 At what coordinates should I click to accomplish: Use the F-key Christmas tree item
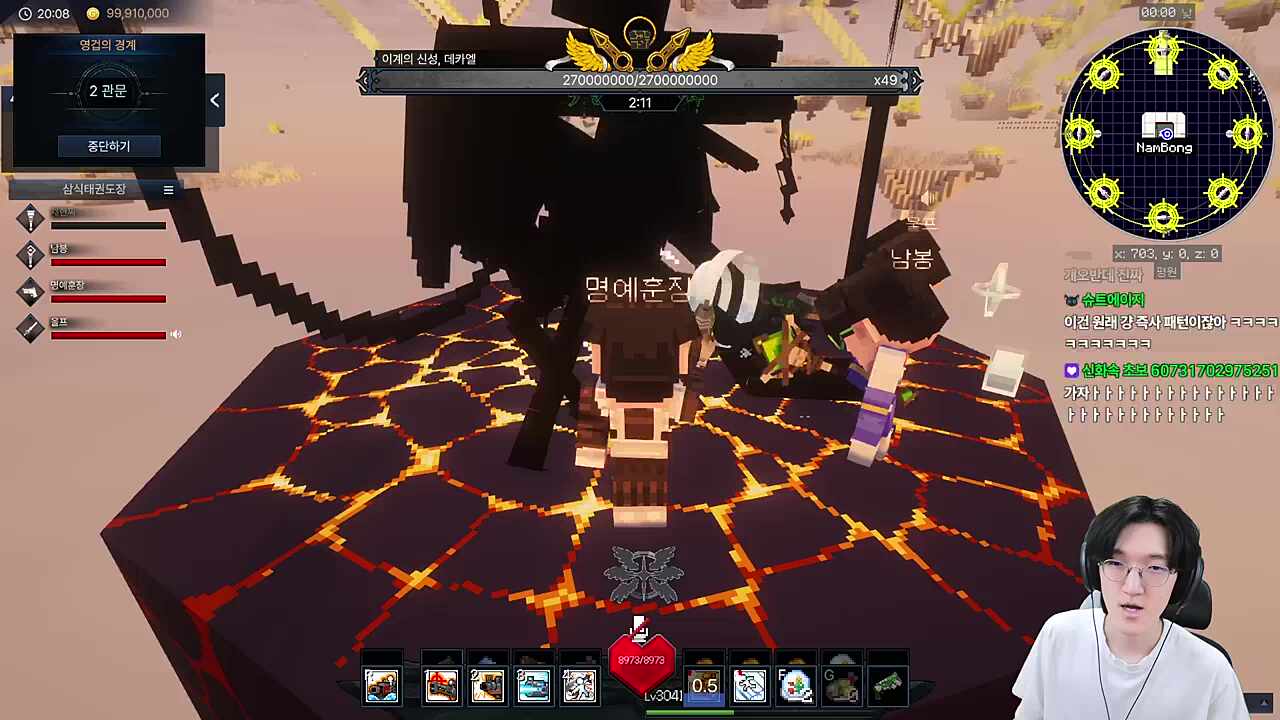pos(796,685)
